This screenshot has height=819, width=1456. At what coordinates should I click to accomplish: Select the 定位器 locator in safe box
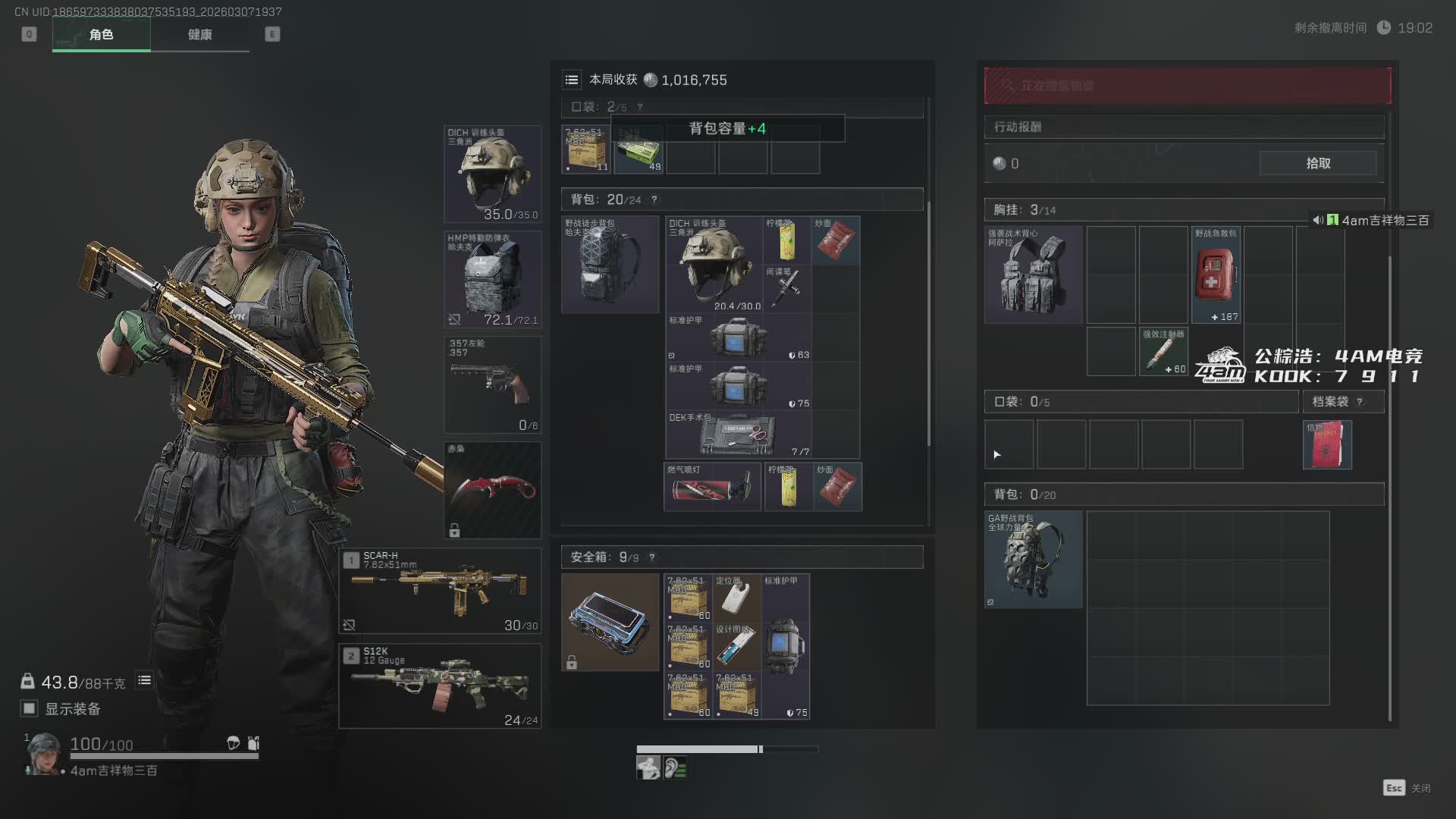pyautogui.click(x=736, y=597)
